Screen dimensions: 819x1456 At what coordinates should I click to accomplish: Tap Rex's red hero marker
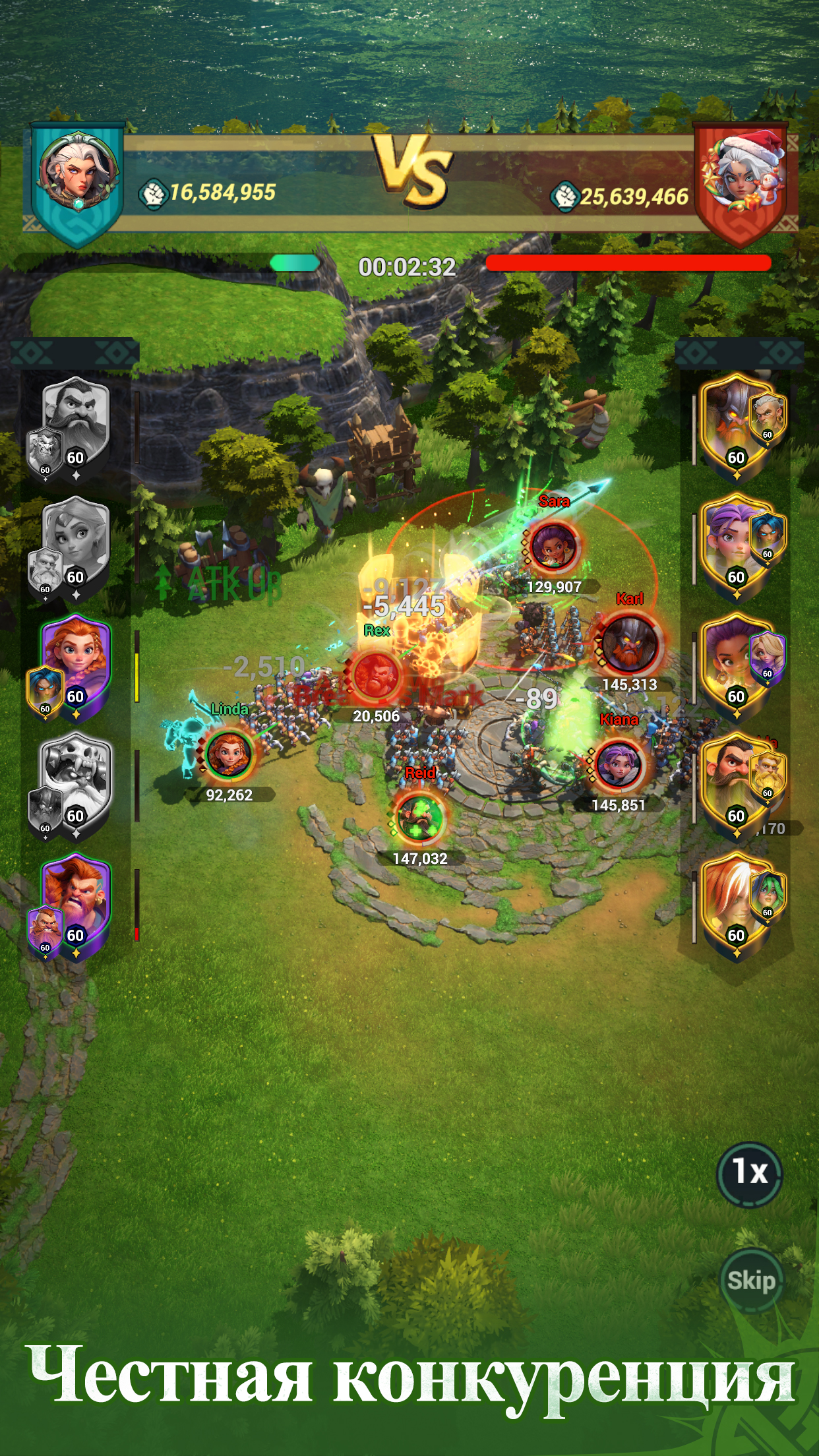click(x=377, y=675)
